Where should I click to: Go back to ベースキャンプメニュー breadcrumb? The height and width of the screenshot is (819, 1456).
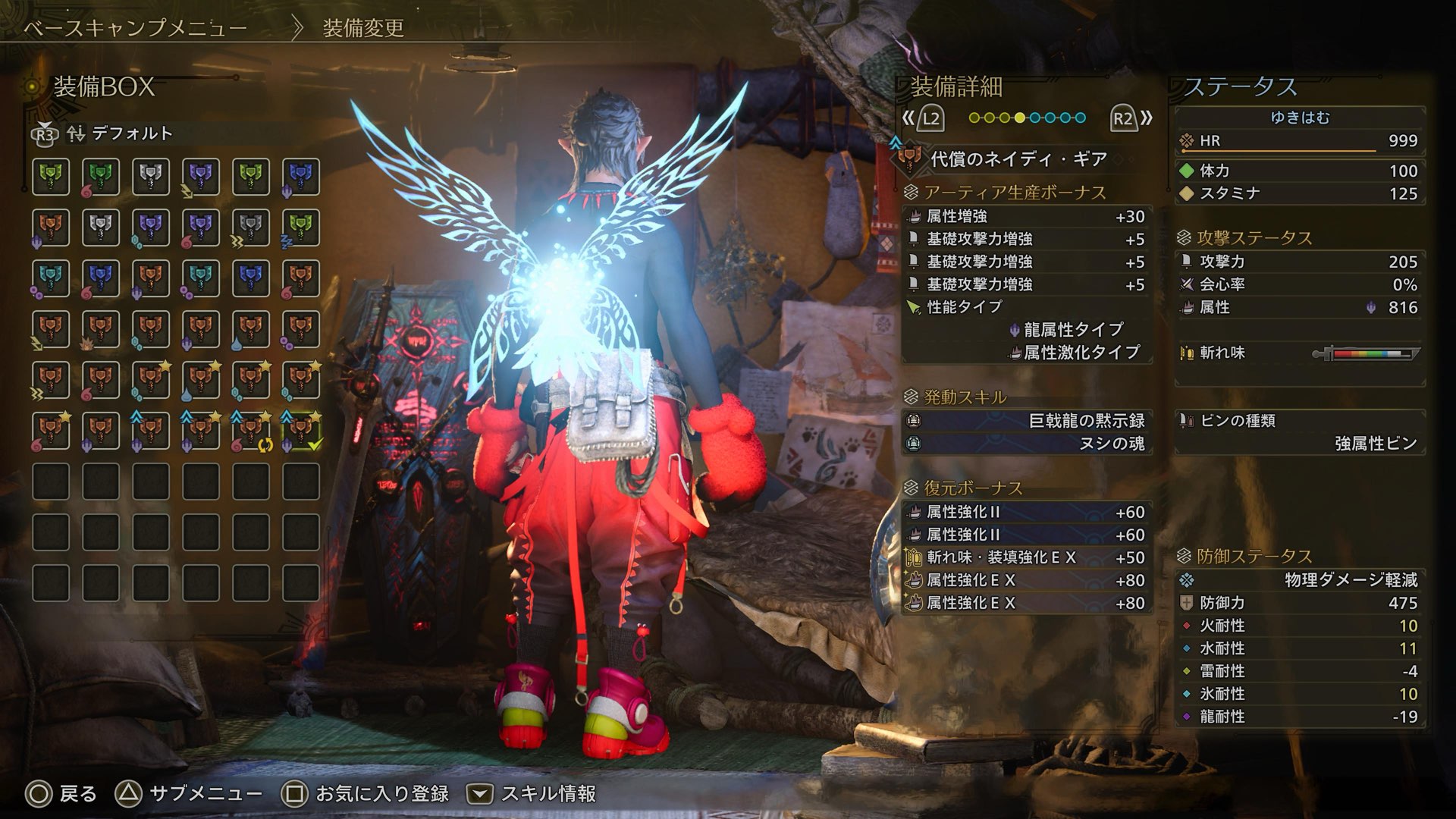(x=135, y=29)
